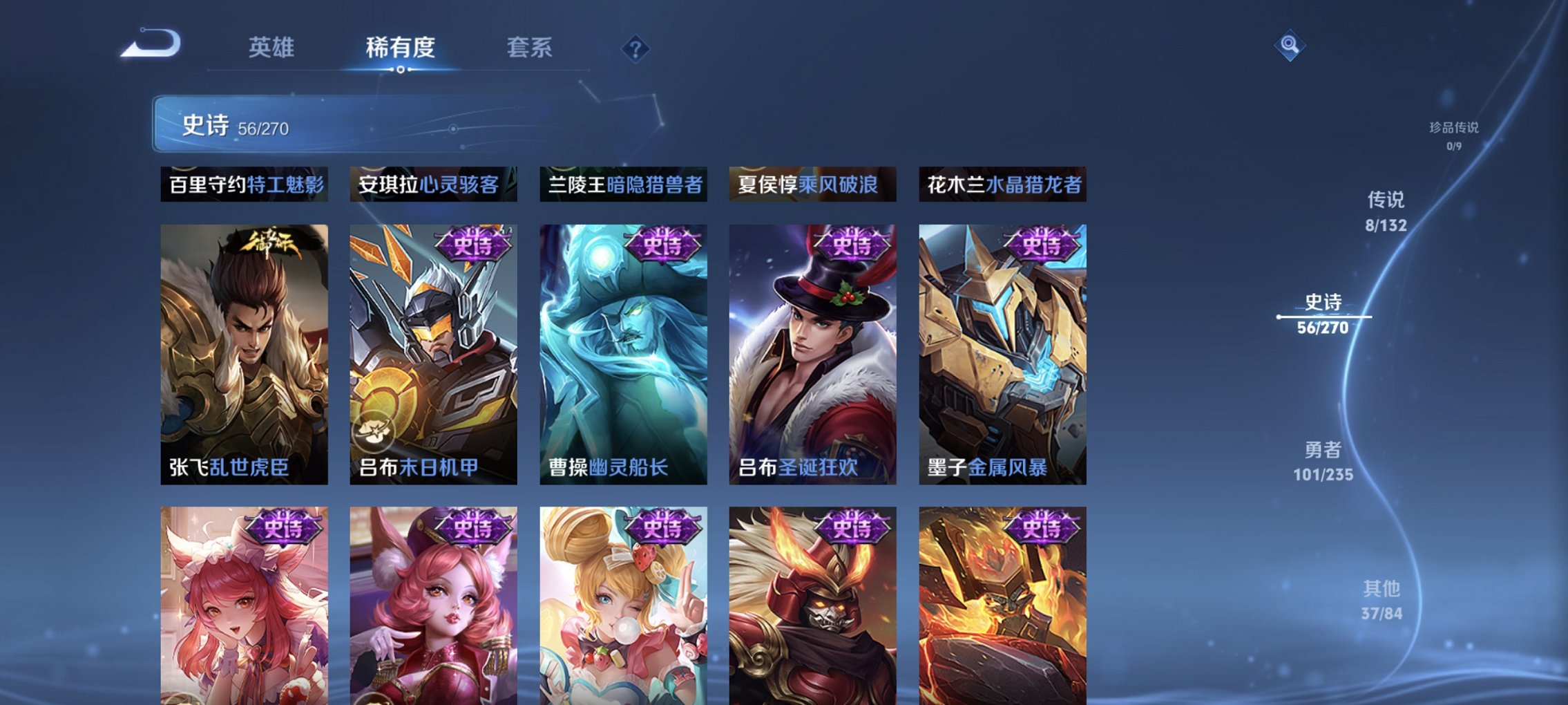Click the 百里守约特工魅影 filter entry
The image size is (1568, 705).
pos(243,183)
